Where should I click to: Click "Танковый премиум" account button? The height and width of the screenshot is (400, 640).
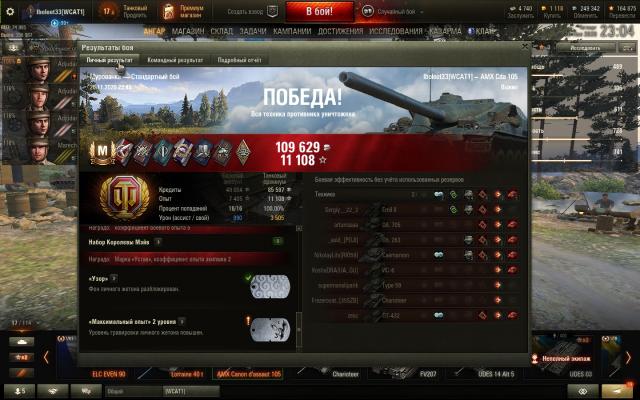pyautogui.click(x=134, y=12)
